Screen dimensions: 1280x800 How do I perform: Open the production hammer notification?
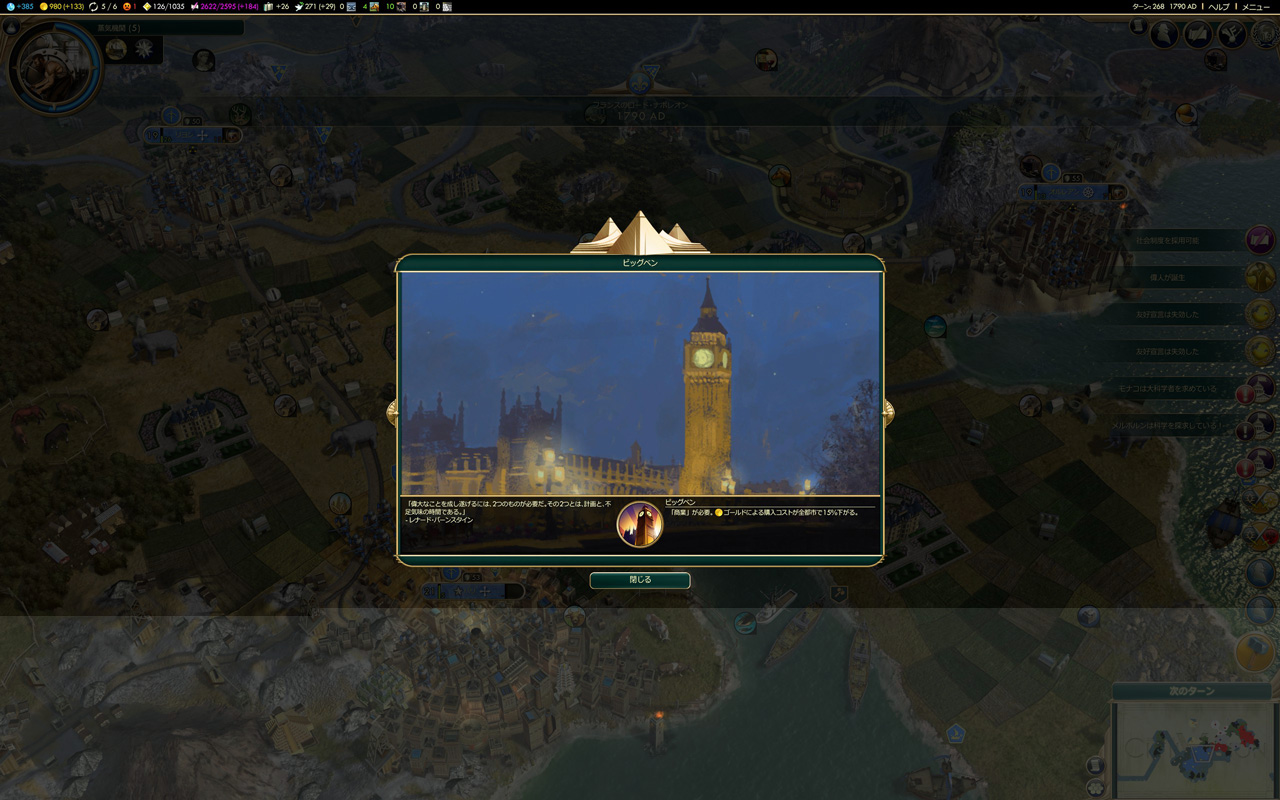pyautogui.click(x=1254, y=652)
